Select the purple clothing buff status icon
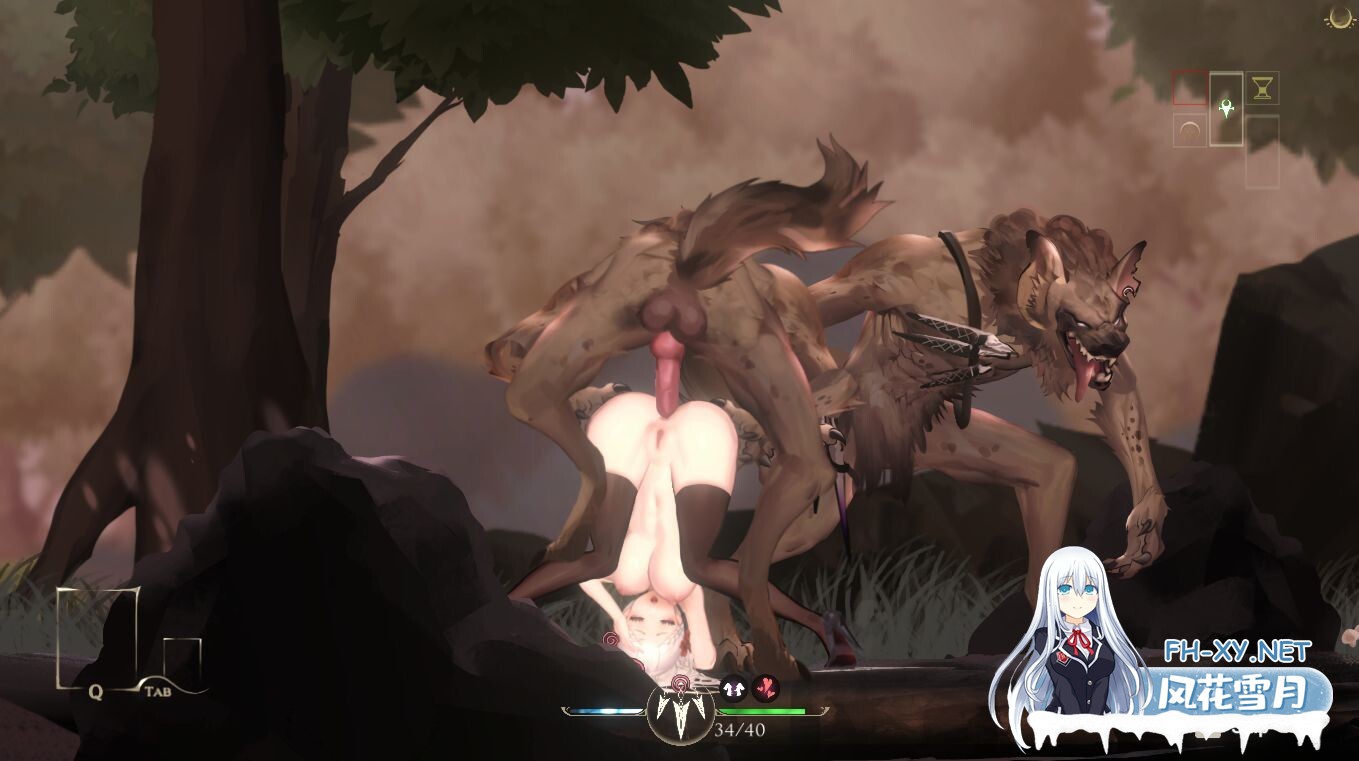 click(733, 688)
